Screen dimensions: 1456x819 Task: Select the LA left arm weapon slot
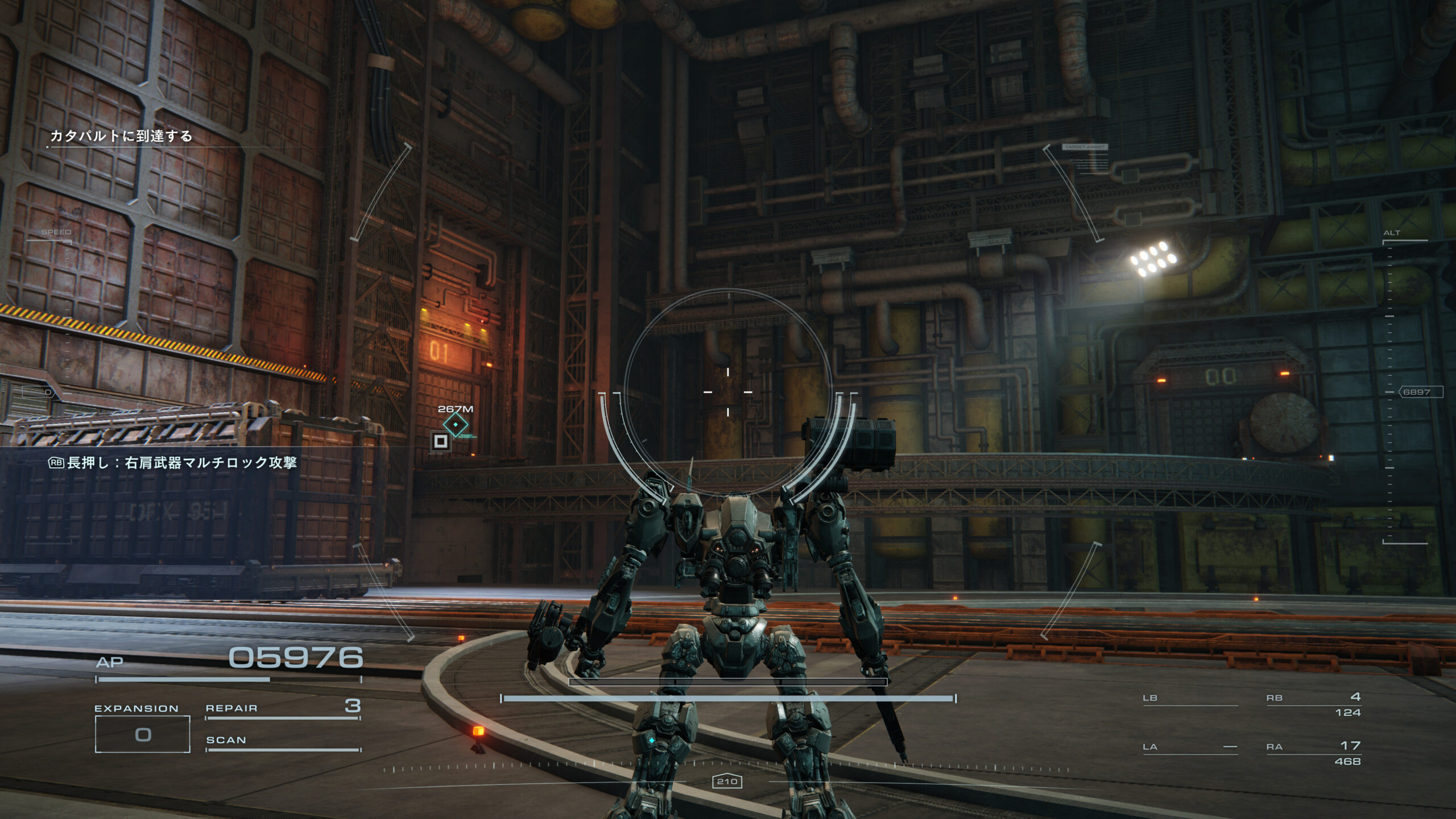coord(1190,747)
